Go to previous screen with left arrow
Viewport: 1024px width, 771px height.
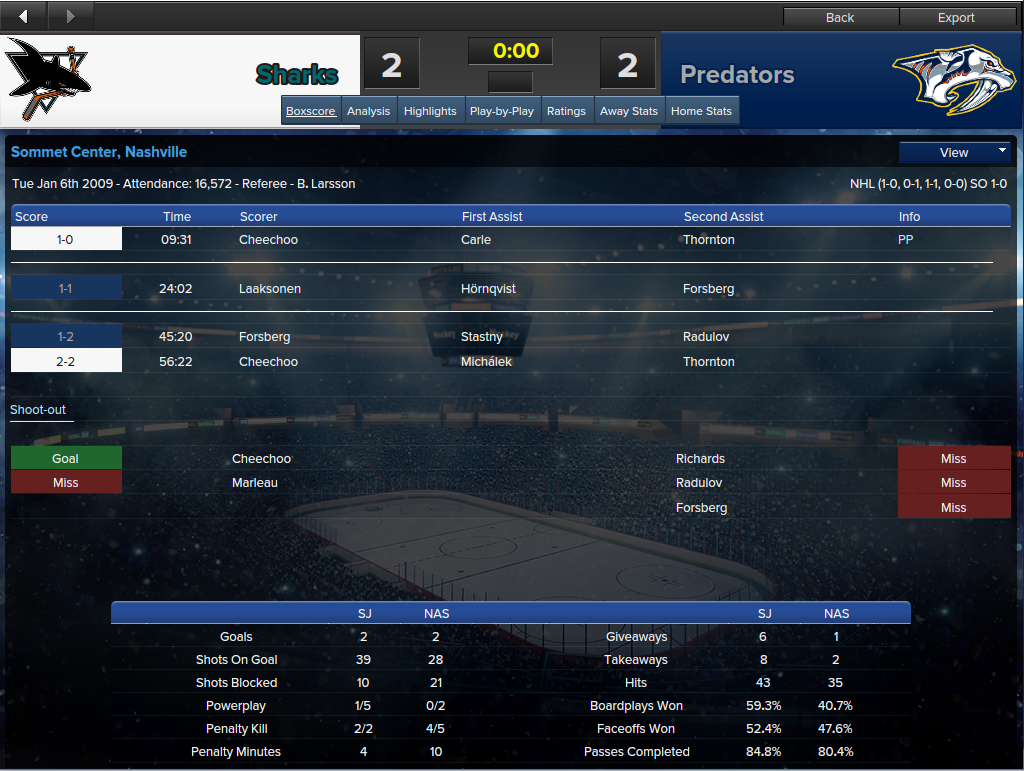click(x=24, y=16)
